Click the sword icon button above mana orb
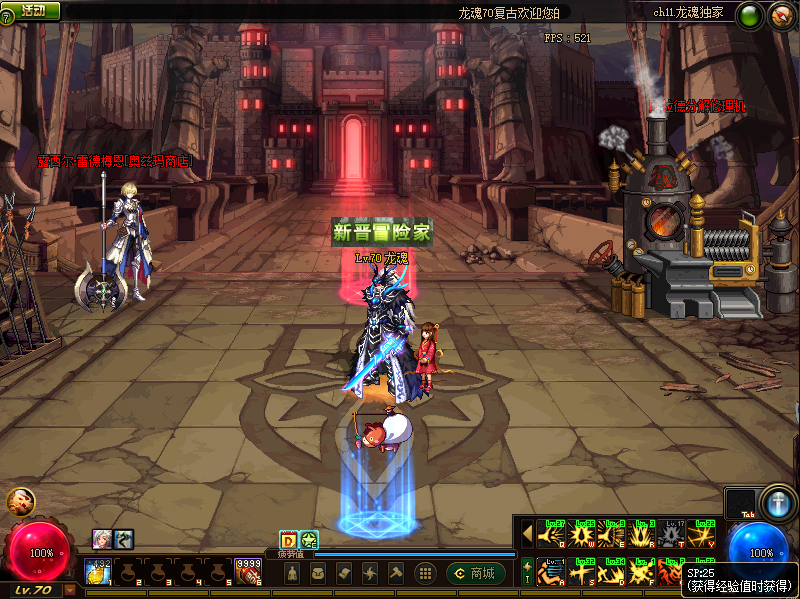 (776, 503)
